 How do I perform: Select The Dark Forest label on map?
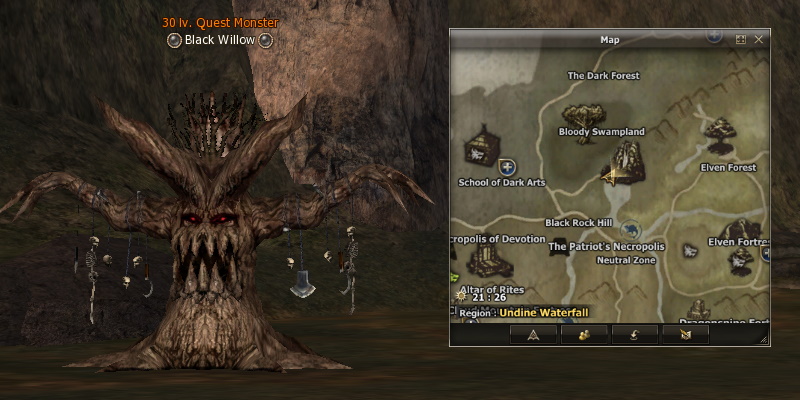point(603,75)
